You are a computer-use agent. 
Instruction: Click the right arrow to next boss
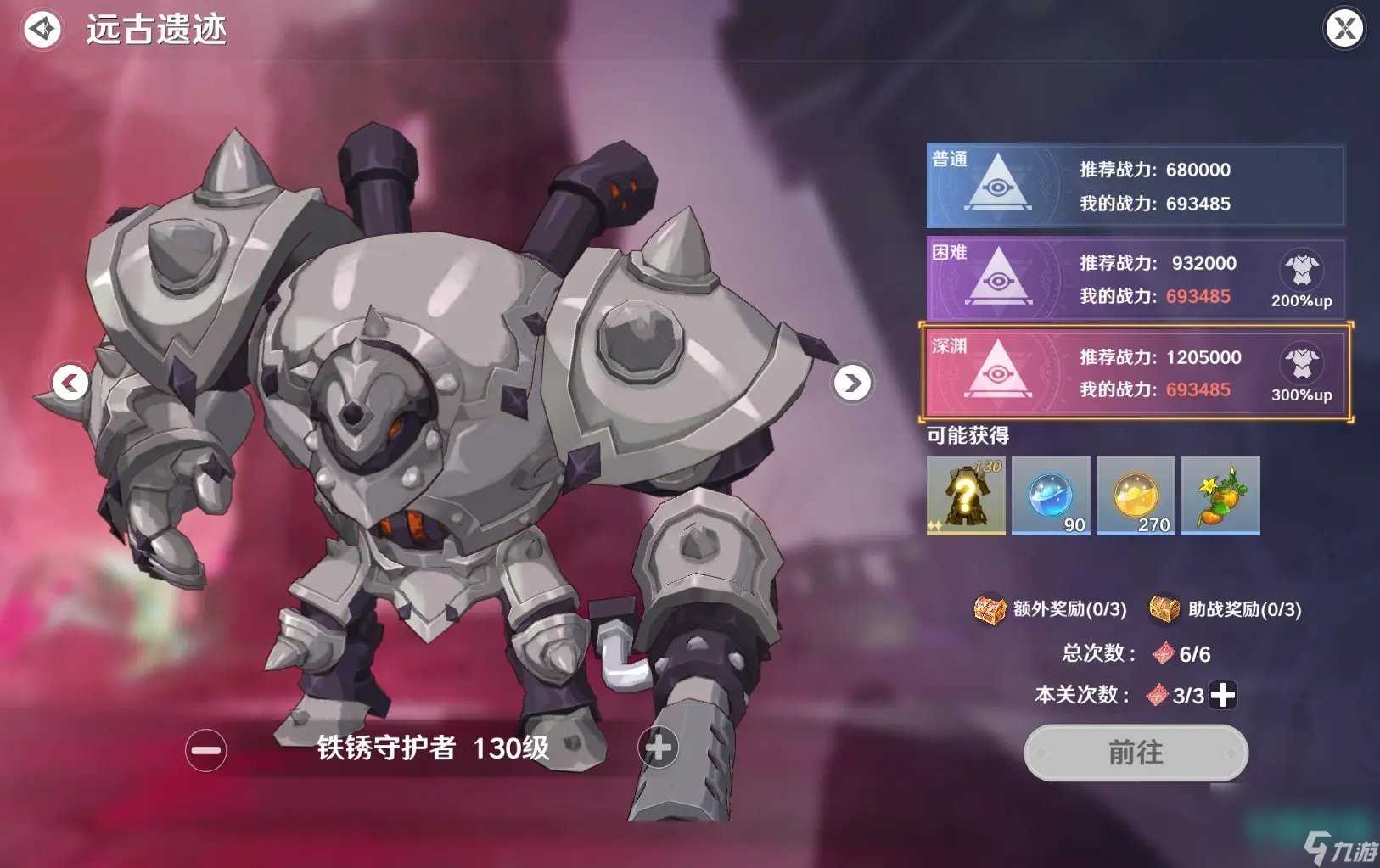(x=851, y=384)
